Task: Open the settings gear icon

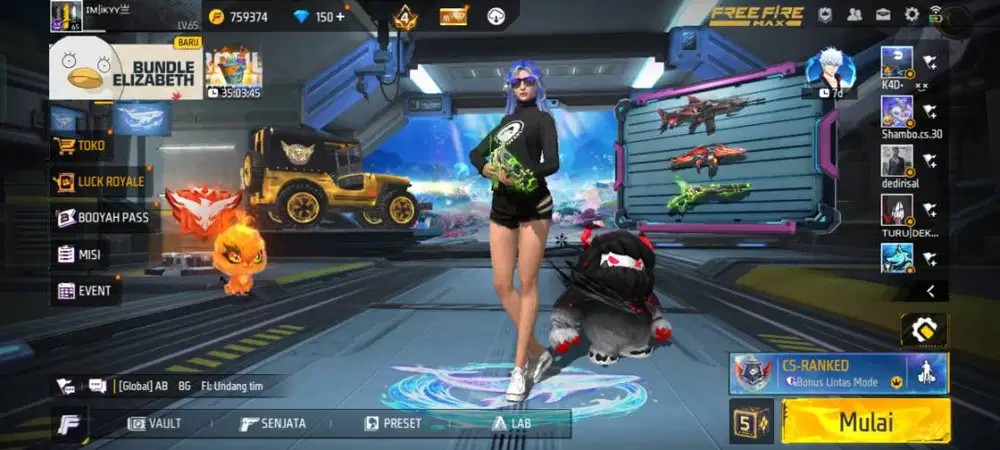Action: click(x=912, y=15)
